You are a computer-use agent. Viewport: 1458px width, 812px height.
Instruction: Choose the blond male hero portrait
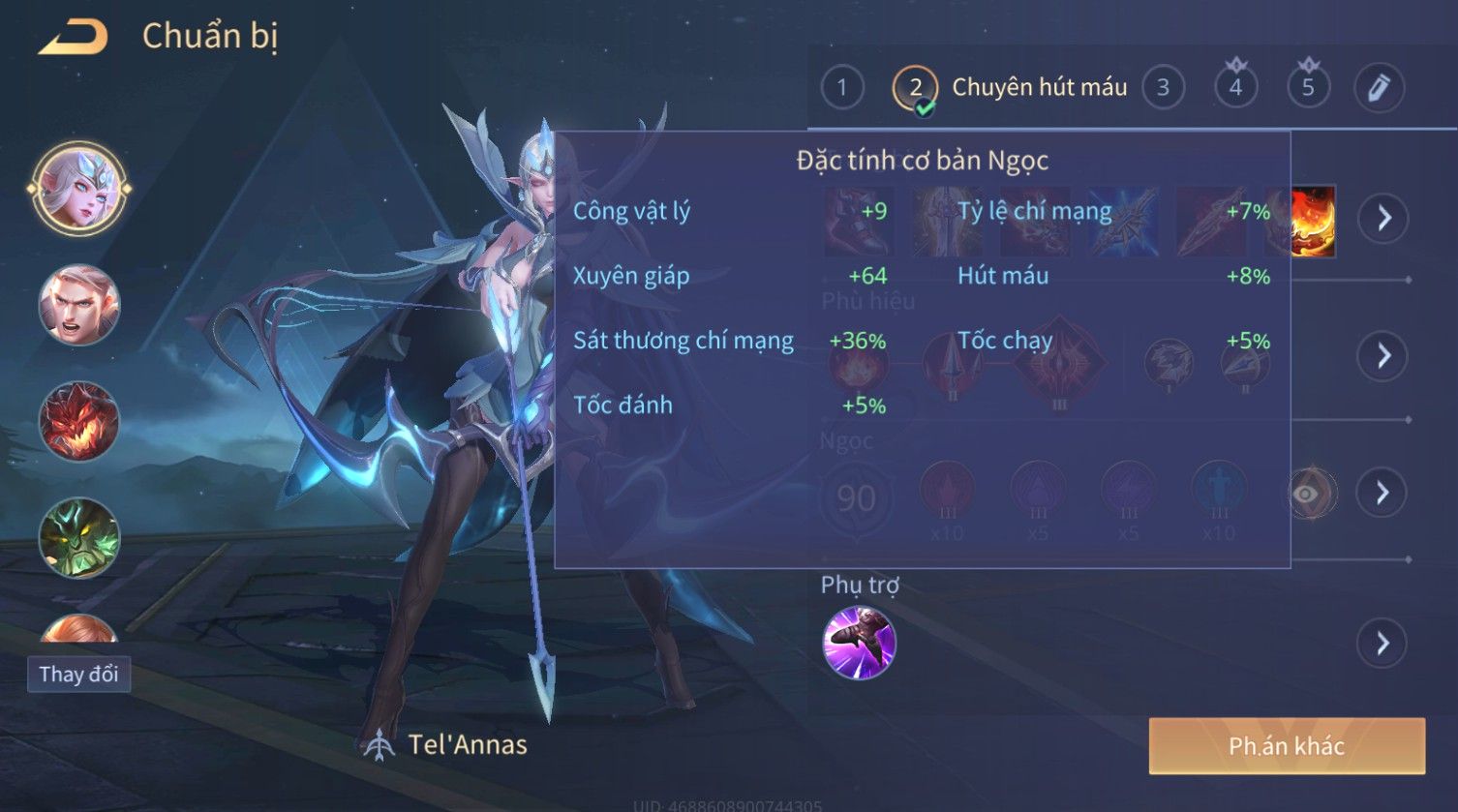[x=79, y=305]
